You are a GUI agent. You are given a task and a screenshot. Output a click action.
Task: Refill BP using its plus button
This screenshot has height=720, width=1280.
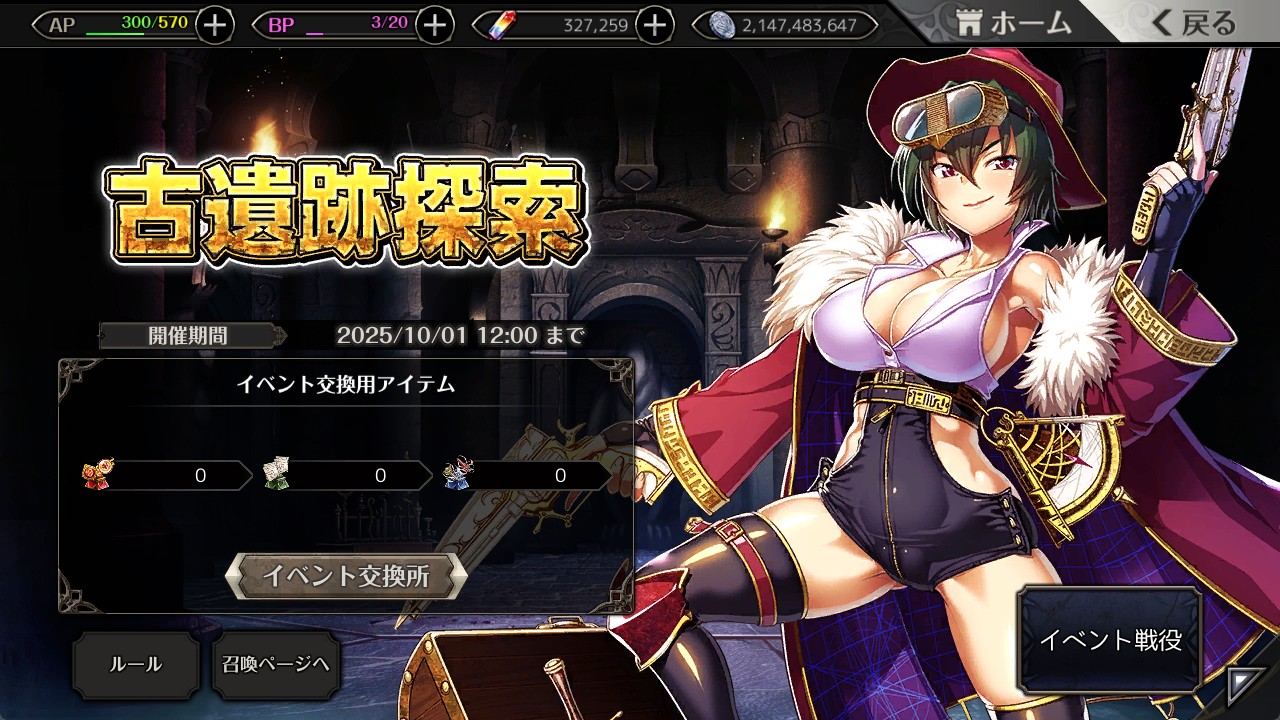click(x=434, y=25)
